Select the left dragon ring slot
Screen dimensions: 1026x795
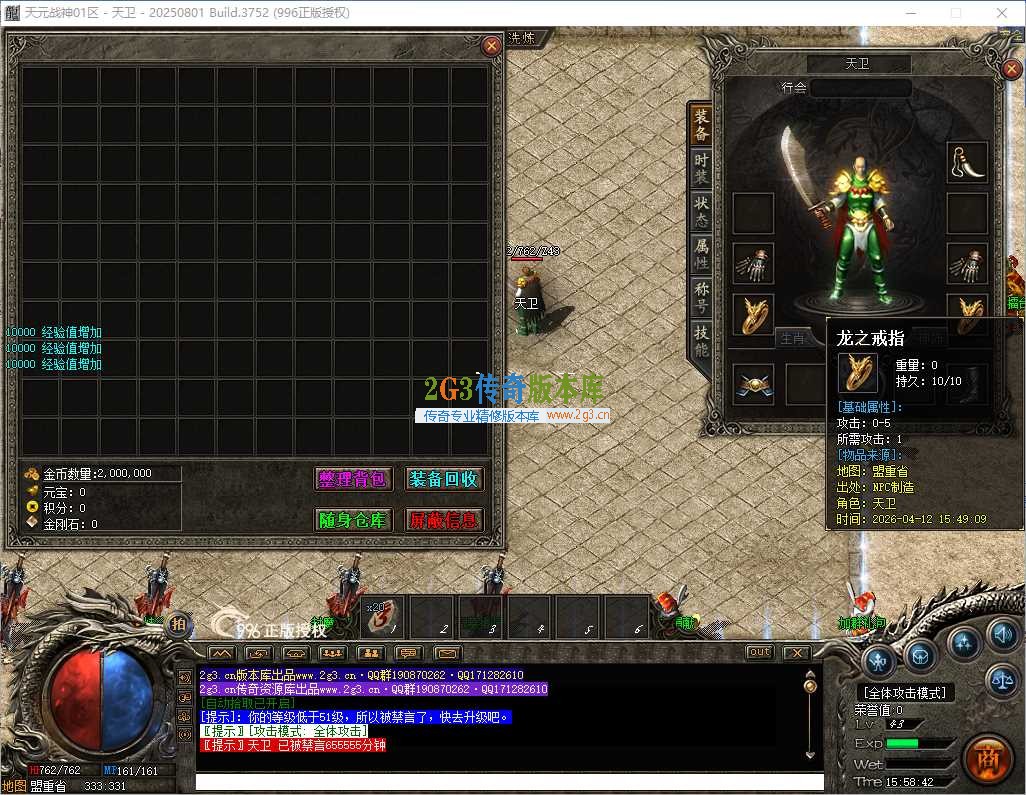click(753, 315)
